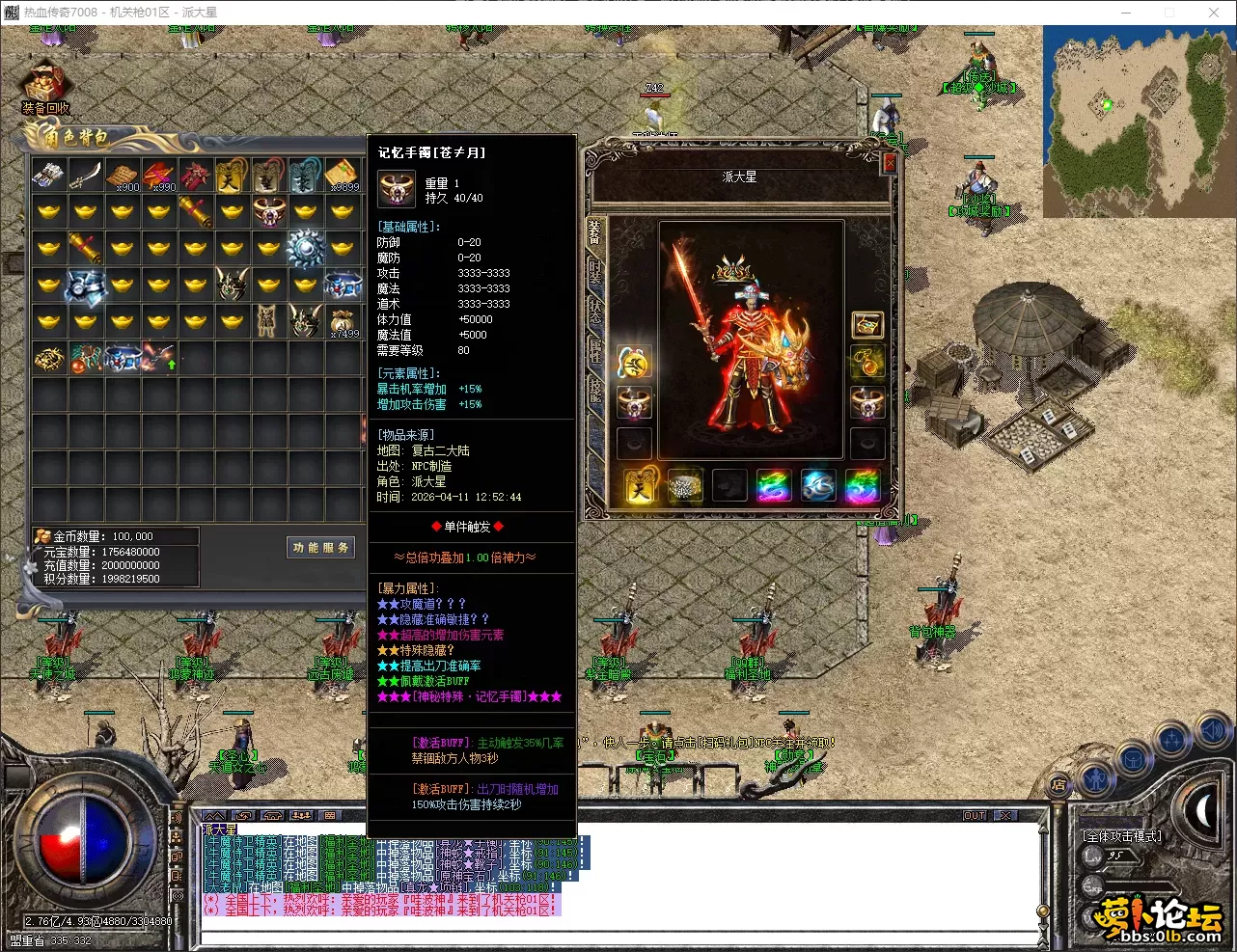Open the character figure round button

click(x=1094, y=777)
